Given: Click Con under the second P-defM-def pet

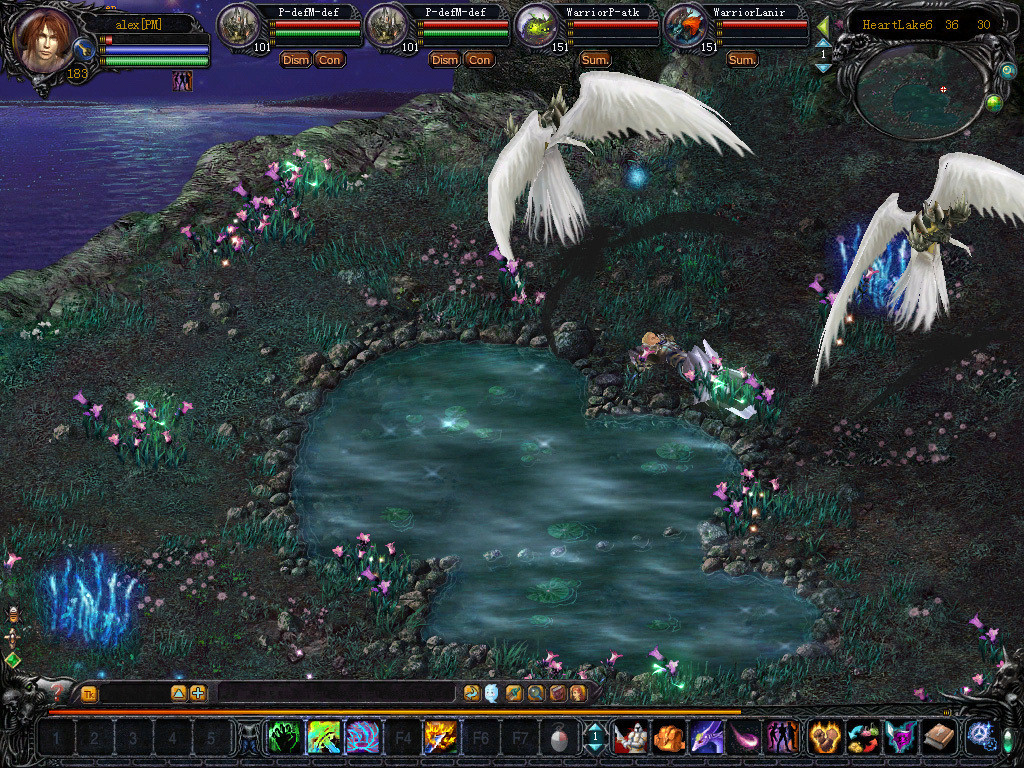Looking at the screenshot, I should [x=479, y=60].
